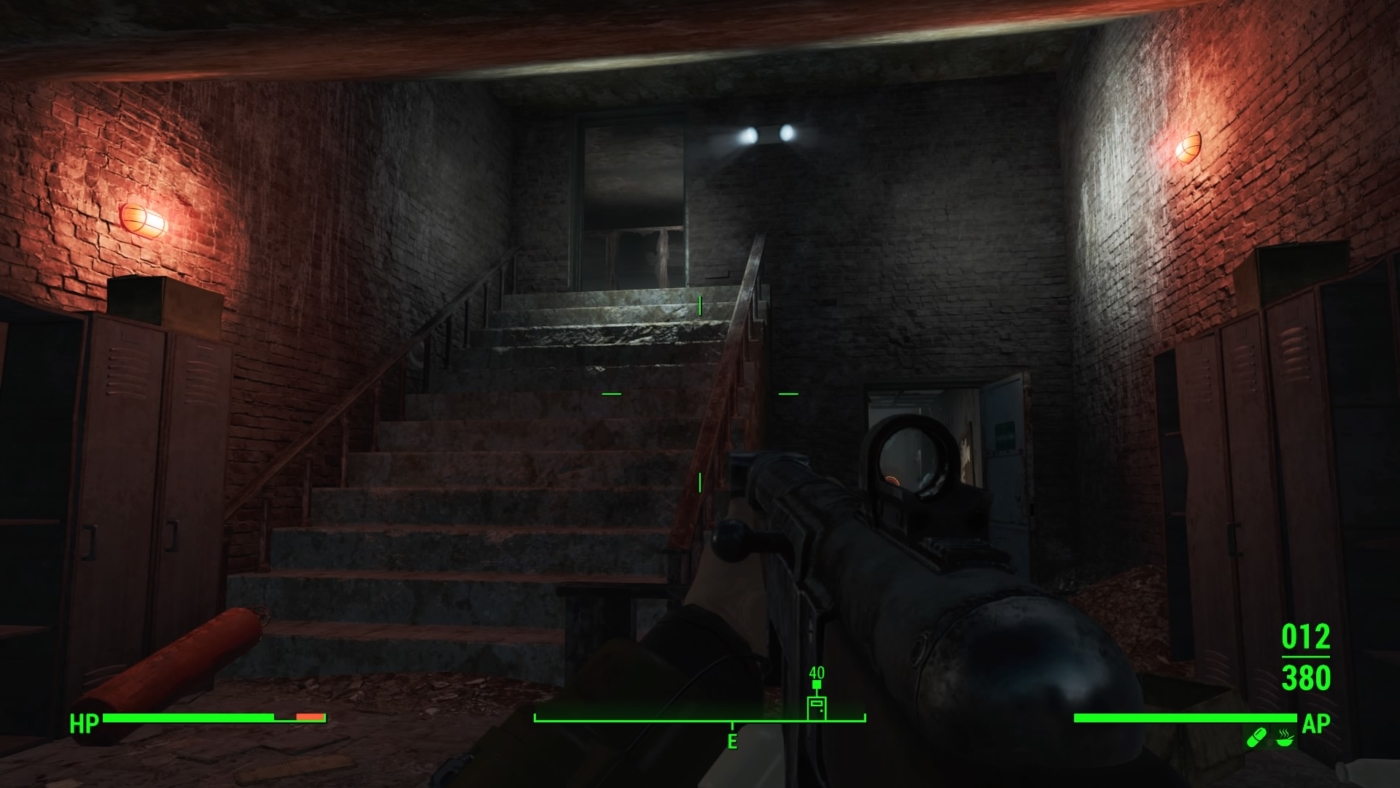The width and height of the screenshot is (1400, 788).
Task: Click the green crosshair center tick
Action: 699,393
